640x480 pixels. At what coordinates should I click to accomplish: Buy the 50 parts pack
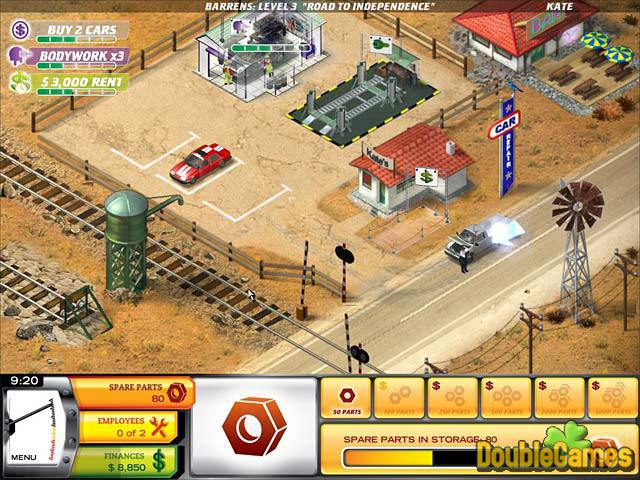[x=346, y=398]
